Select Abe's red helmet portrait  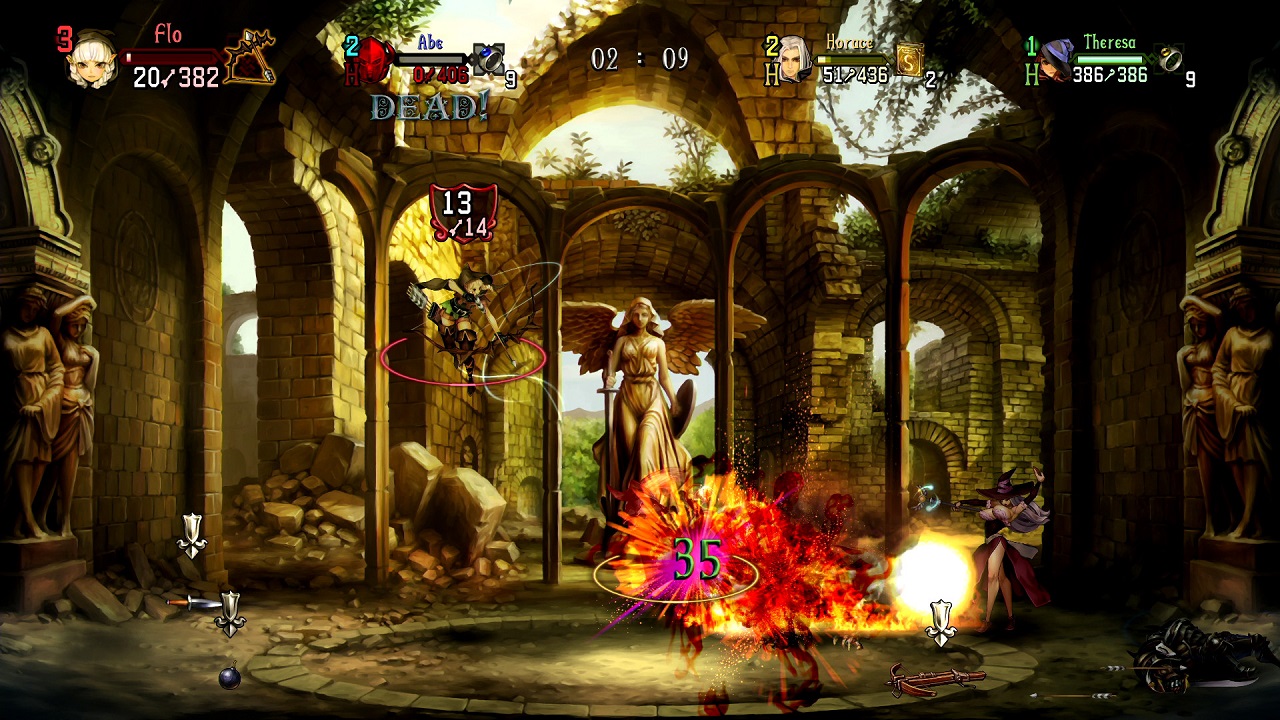[375, 60]
